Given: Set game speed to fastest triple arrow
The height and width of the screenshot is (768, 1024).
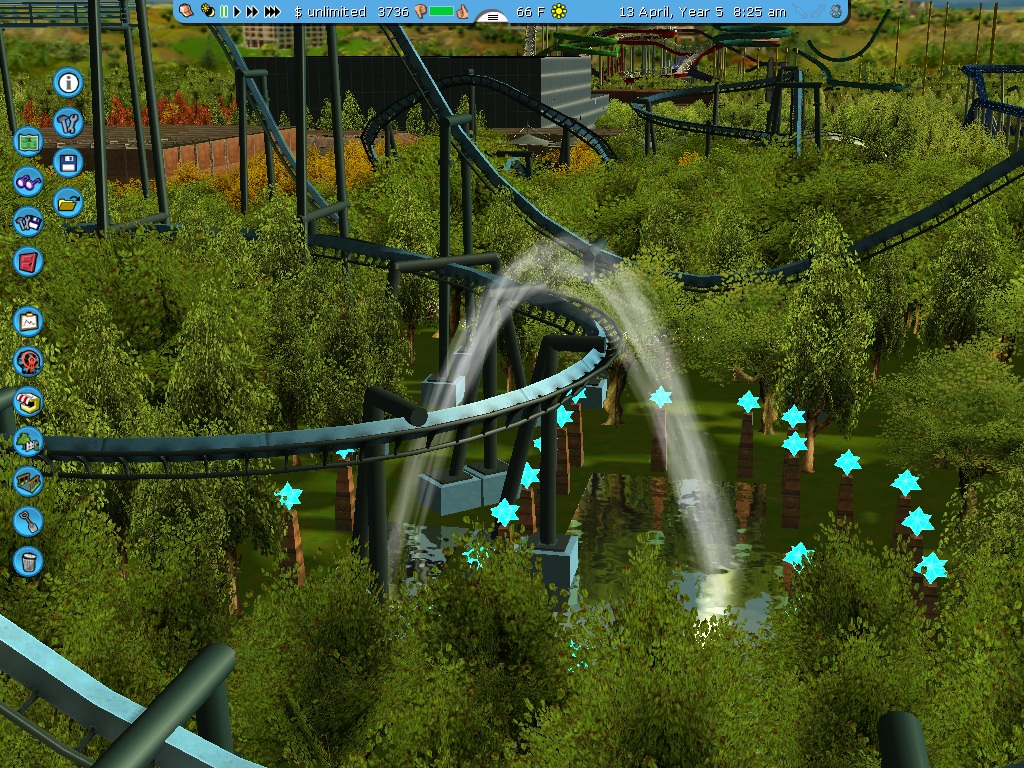Looking at the screenshot, I should coord(272,11).
